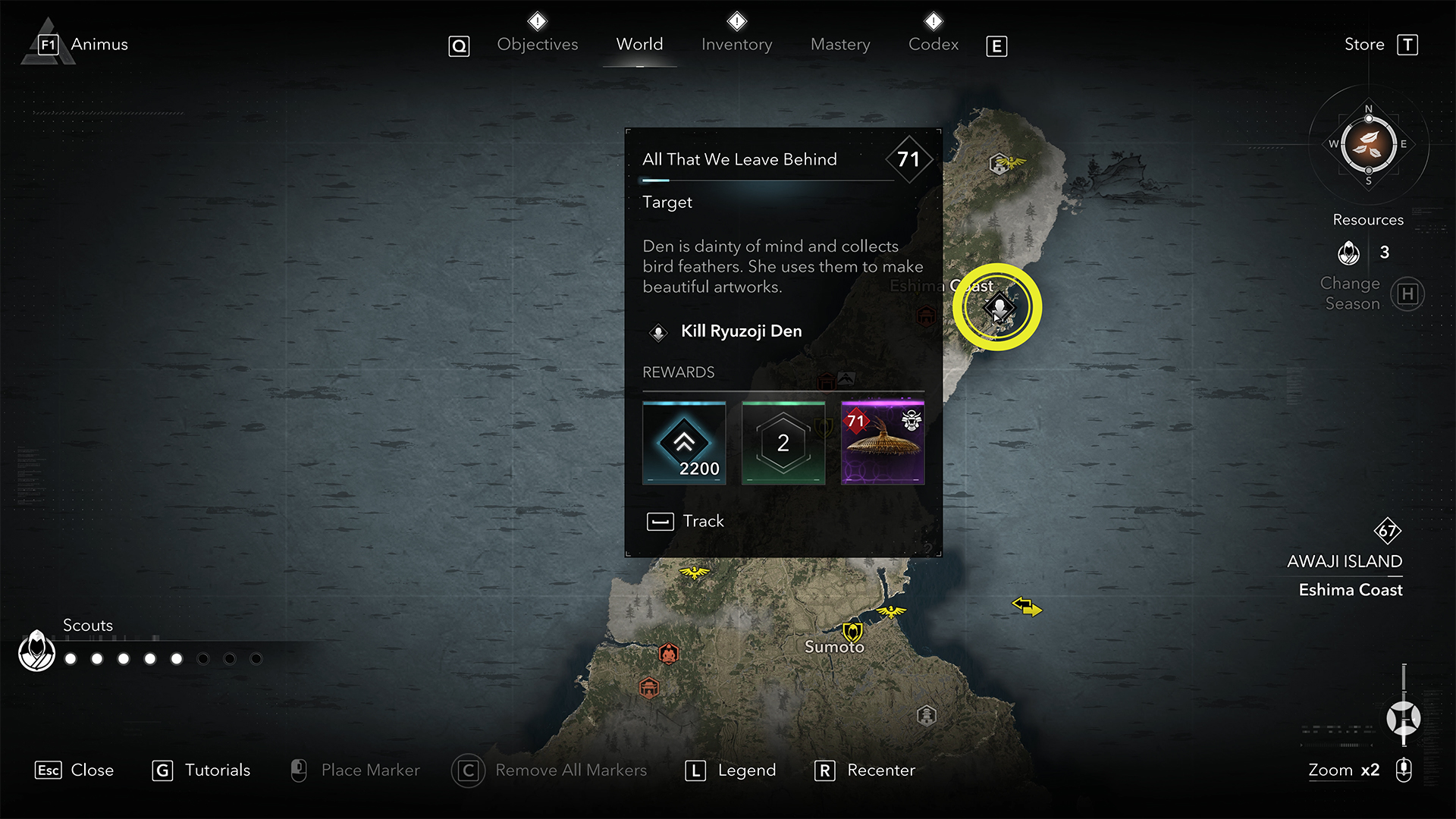Go to the Mastery tab
Screen dimensions: 1456x819
840,45
